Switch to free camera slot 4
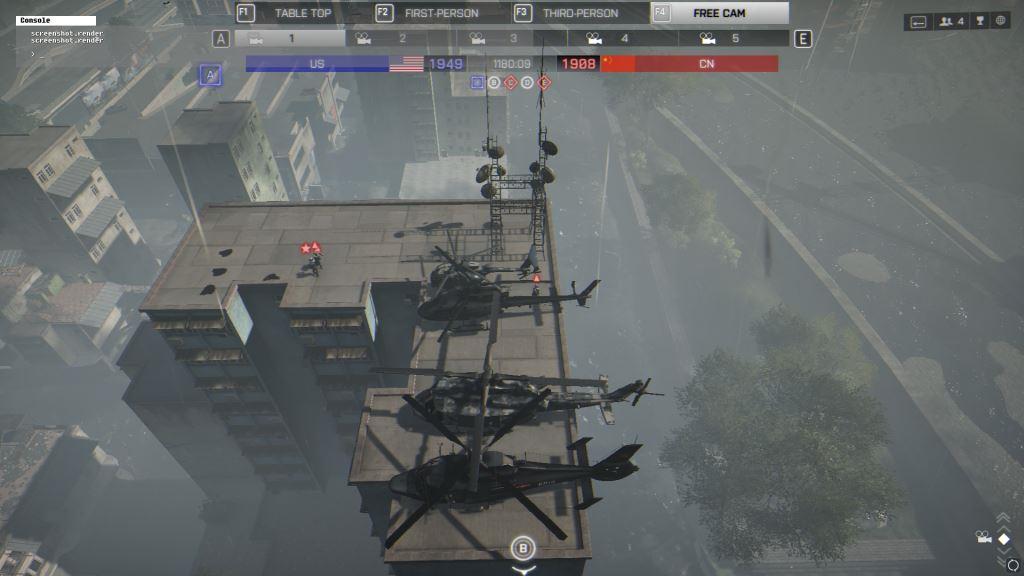The height and width of the screenshot is (576, 1024). 623,39
